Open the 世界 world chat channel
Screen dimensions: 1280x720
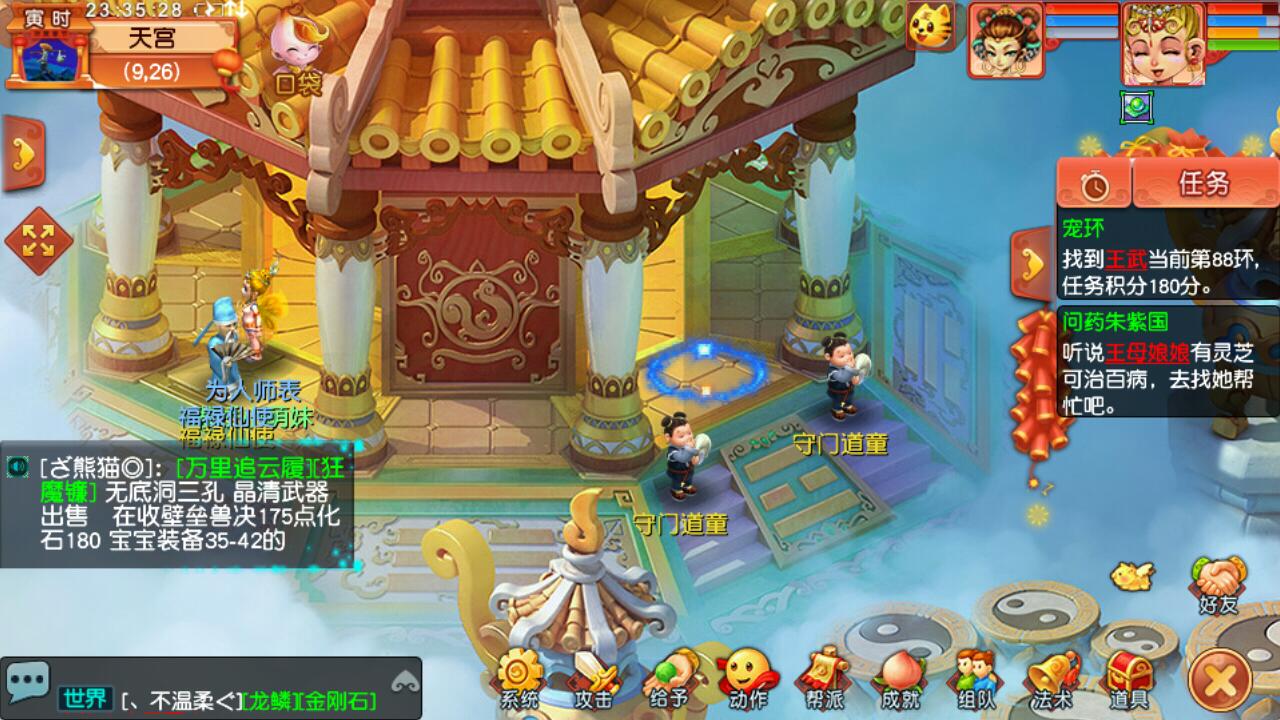click(84, 698)
